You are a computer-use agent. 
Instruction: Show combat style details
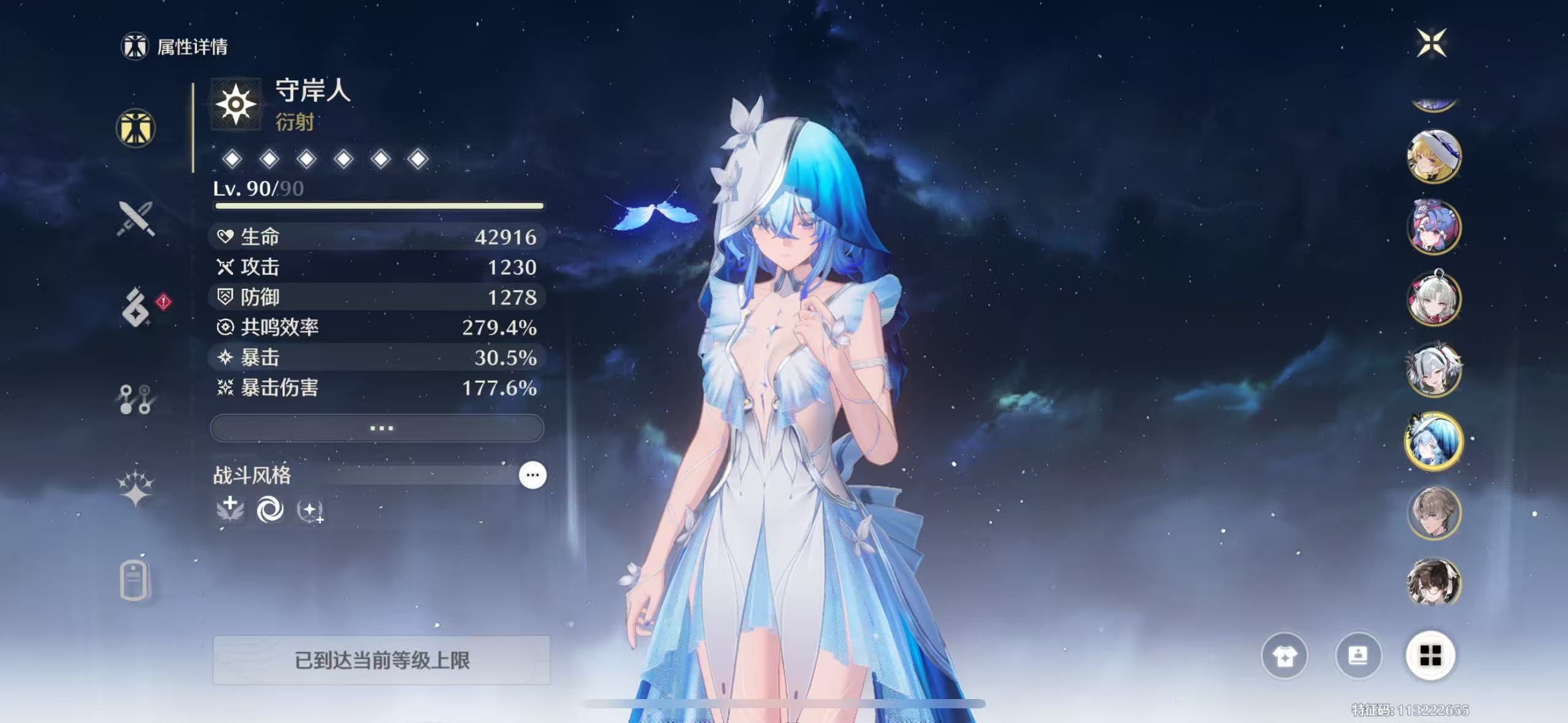click(x=532, y=475)
